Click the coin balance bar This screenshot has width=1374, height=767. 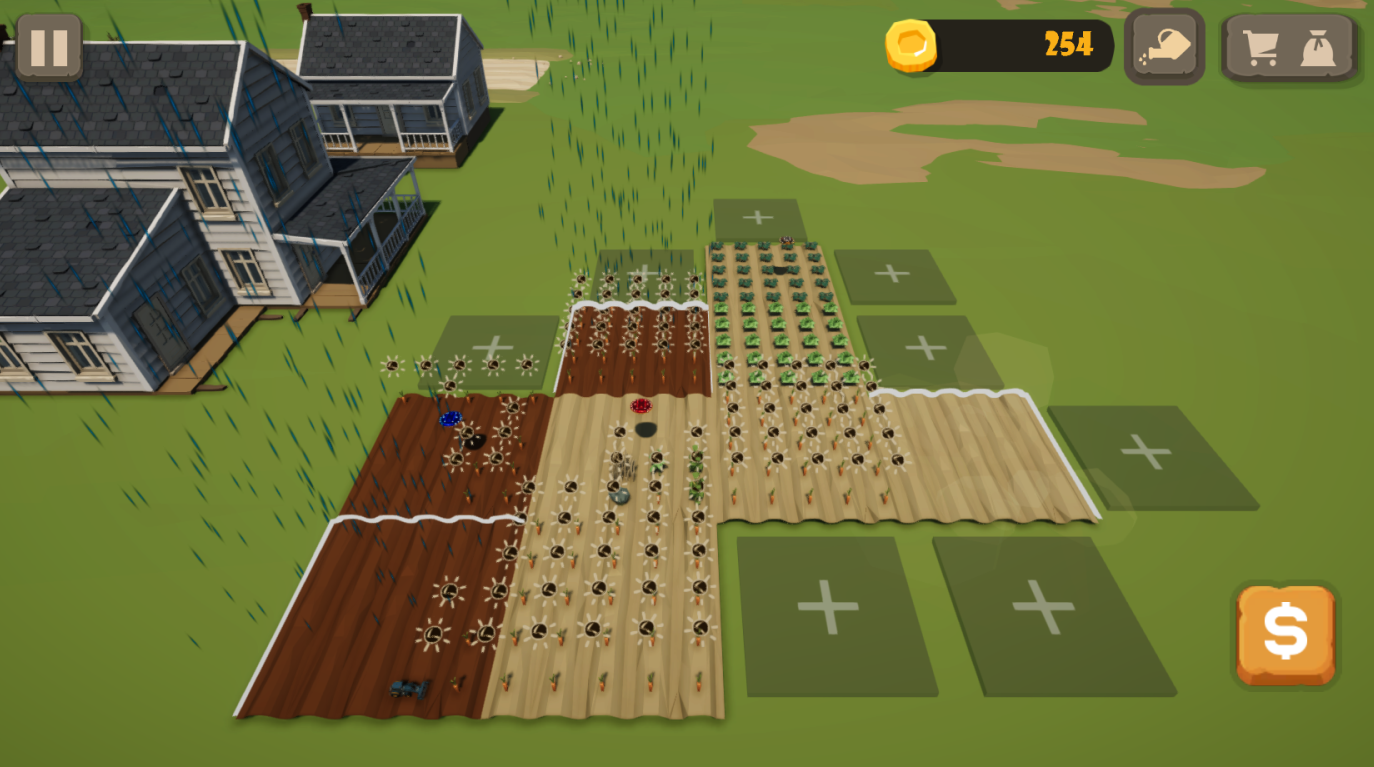[x=1020, y=45]
